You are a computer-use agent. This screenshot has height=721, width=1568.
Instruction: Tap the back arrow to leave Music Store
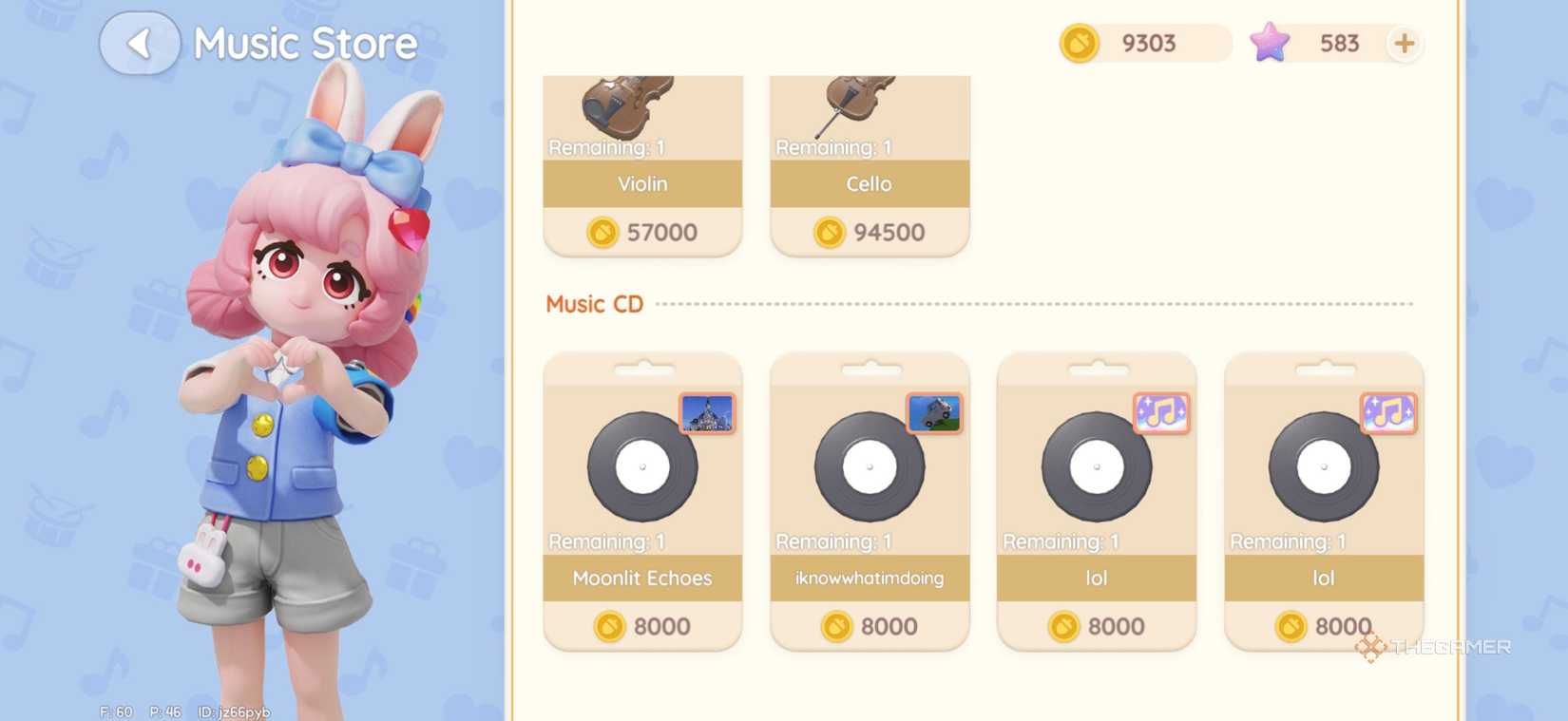pyautogui.click(x=140, y=43)
